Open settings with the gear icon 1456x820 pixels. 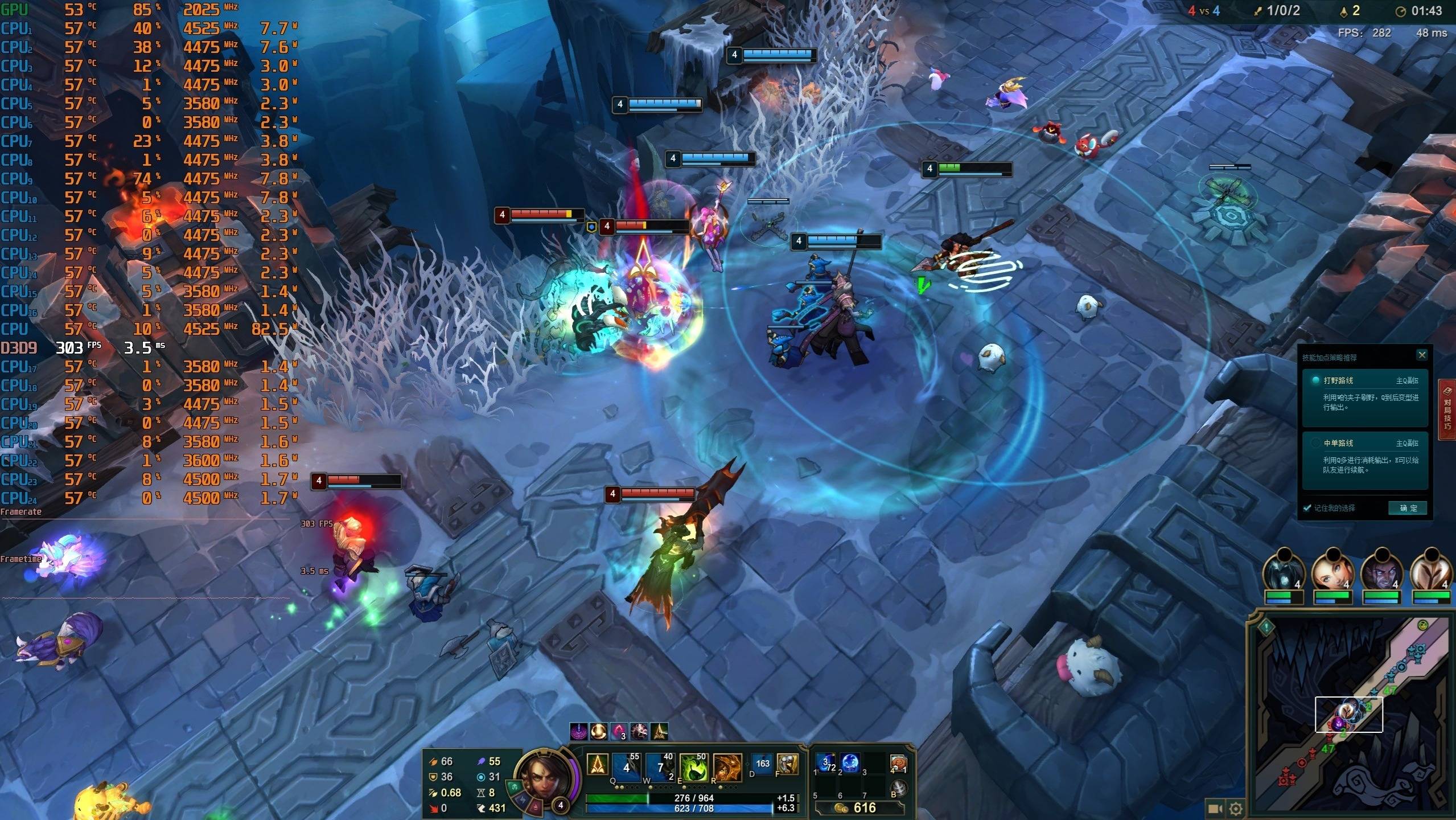tap(1235, 808)
